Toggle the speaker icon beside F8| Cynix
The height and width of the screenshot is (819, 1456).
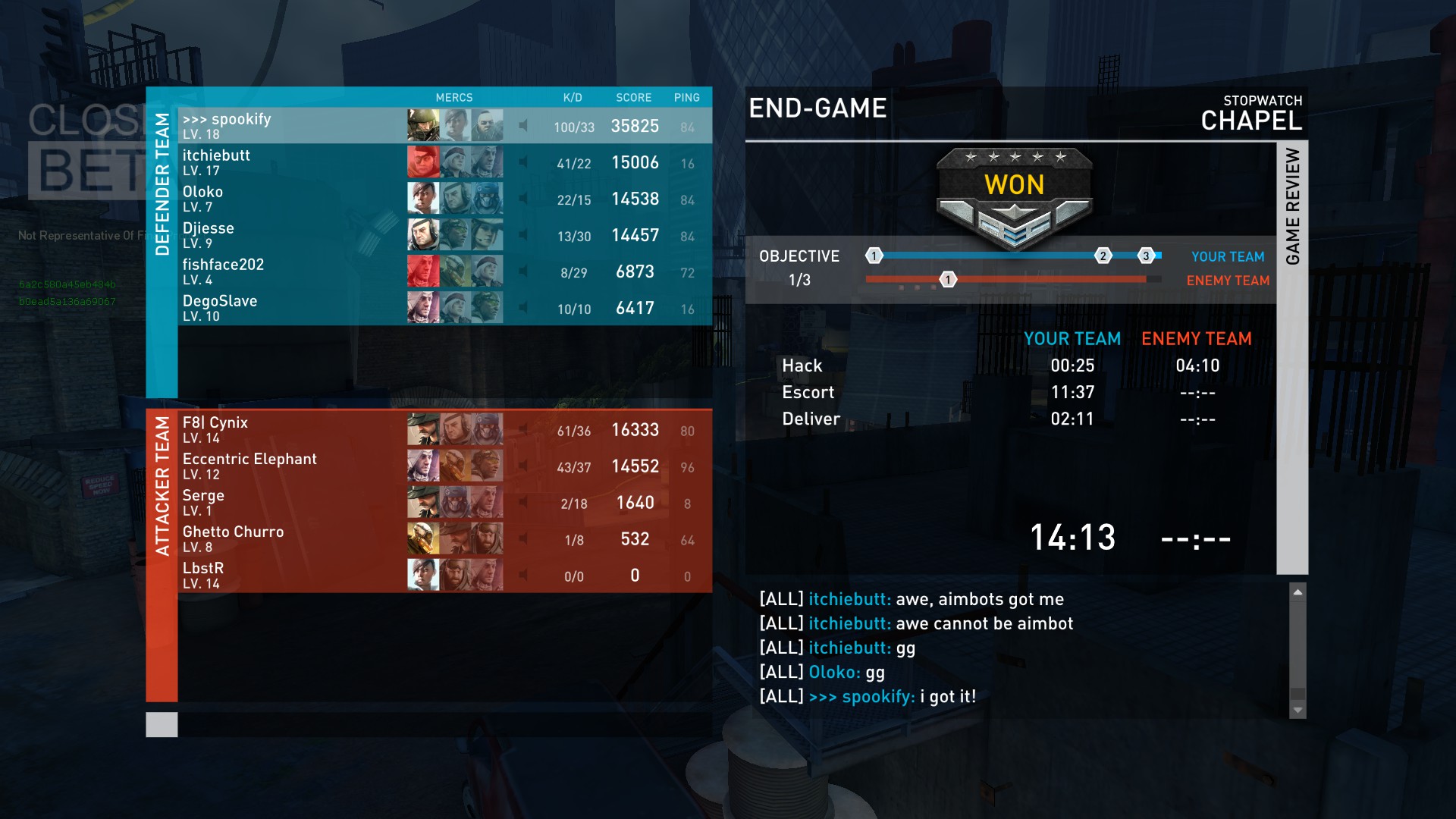[x=523, y=430]
